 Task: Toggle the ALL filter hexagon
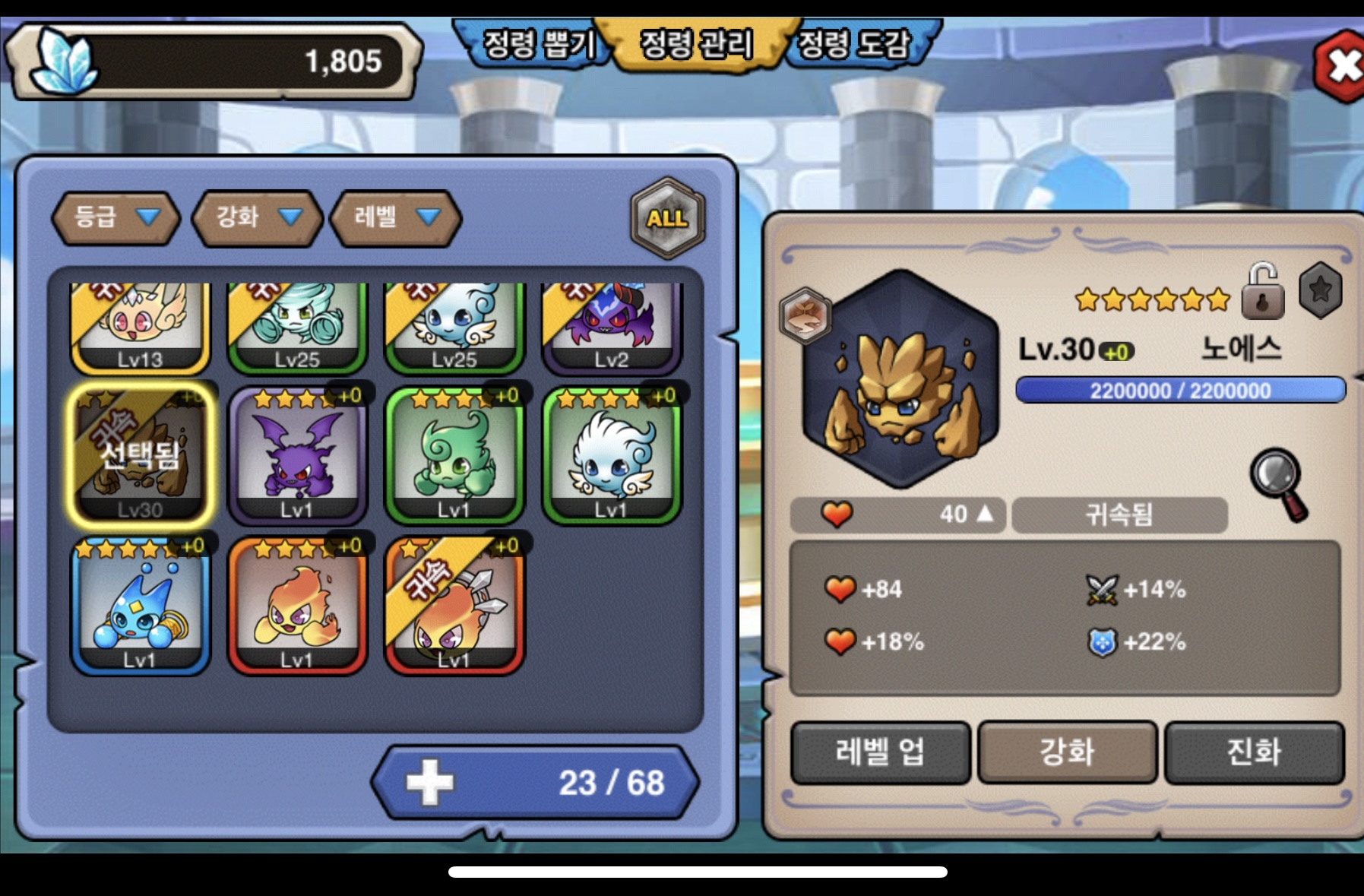click(667, 219)
